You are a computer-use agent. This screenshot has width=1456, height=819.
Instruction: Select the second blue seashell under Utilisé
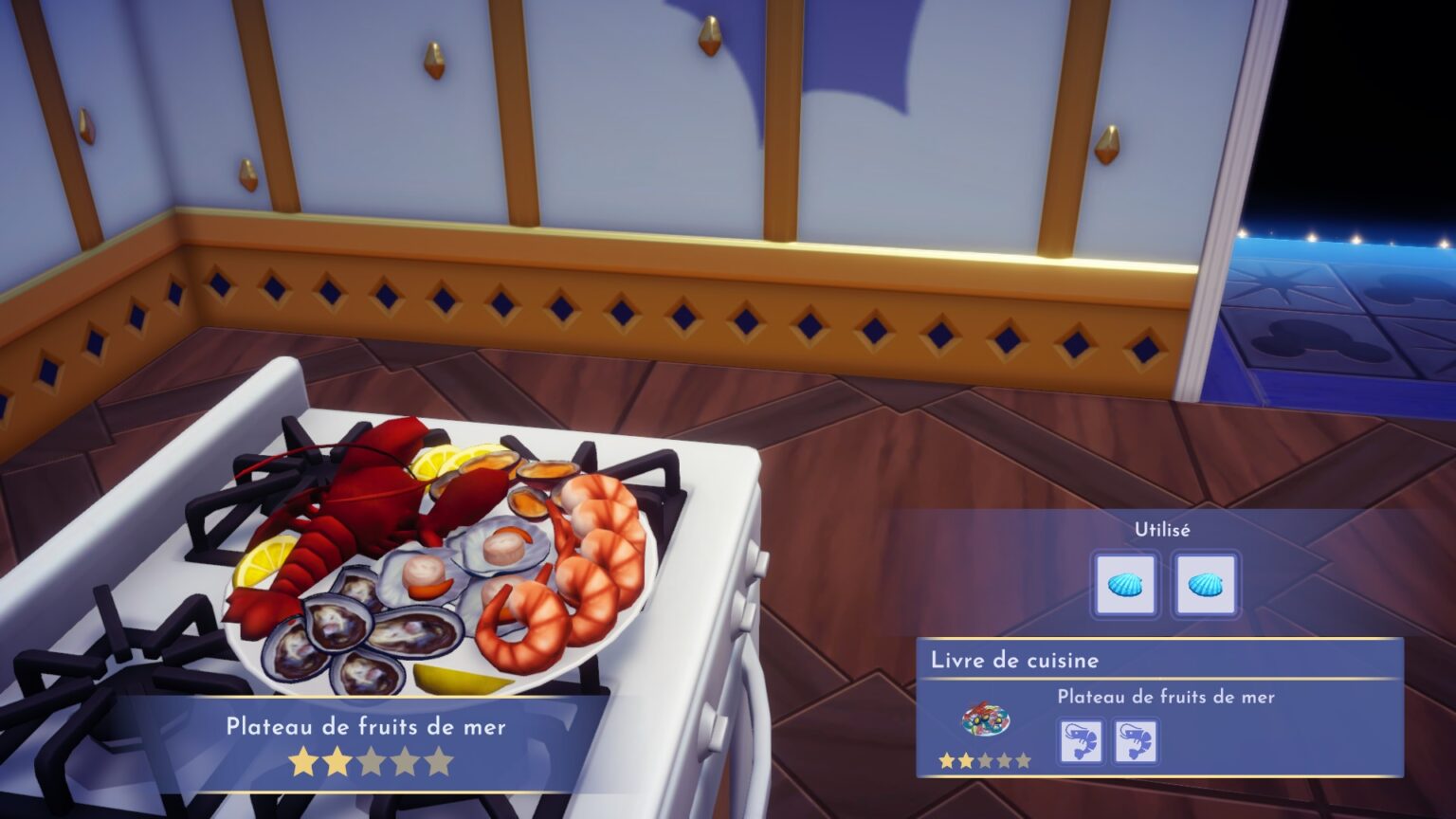pos(1205,586)
